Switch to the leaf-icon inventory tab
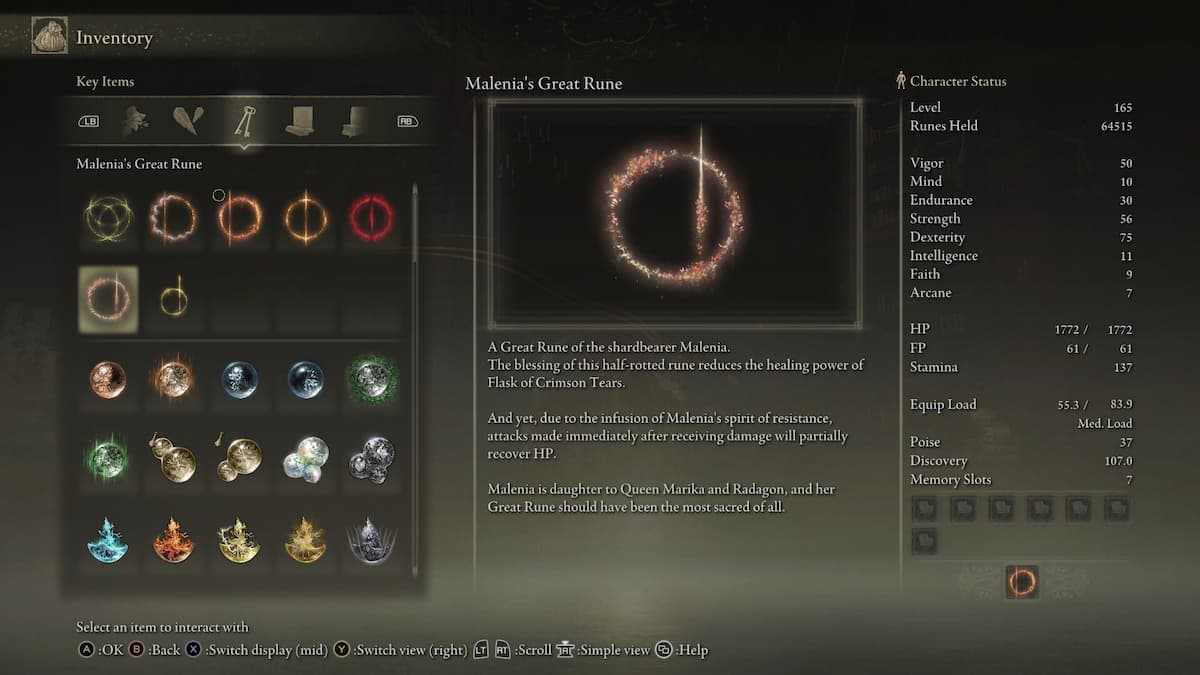The width and height of the screenshot is (1200, 675). [x=135, y=121]
